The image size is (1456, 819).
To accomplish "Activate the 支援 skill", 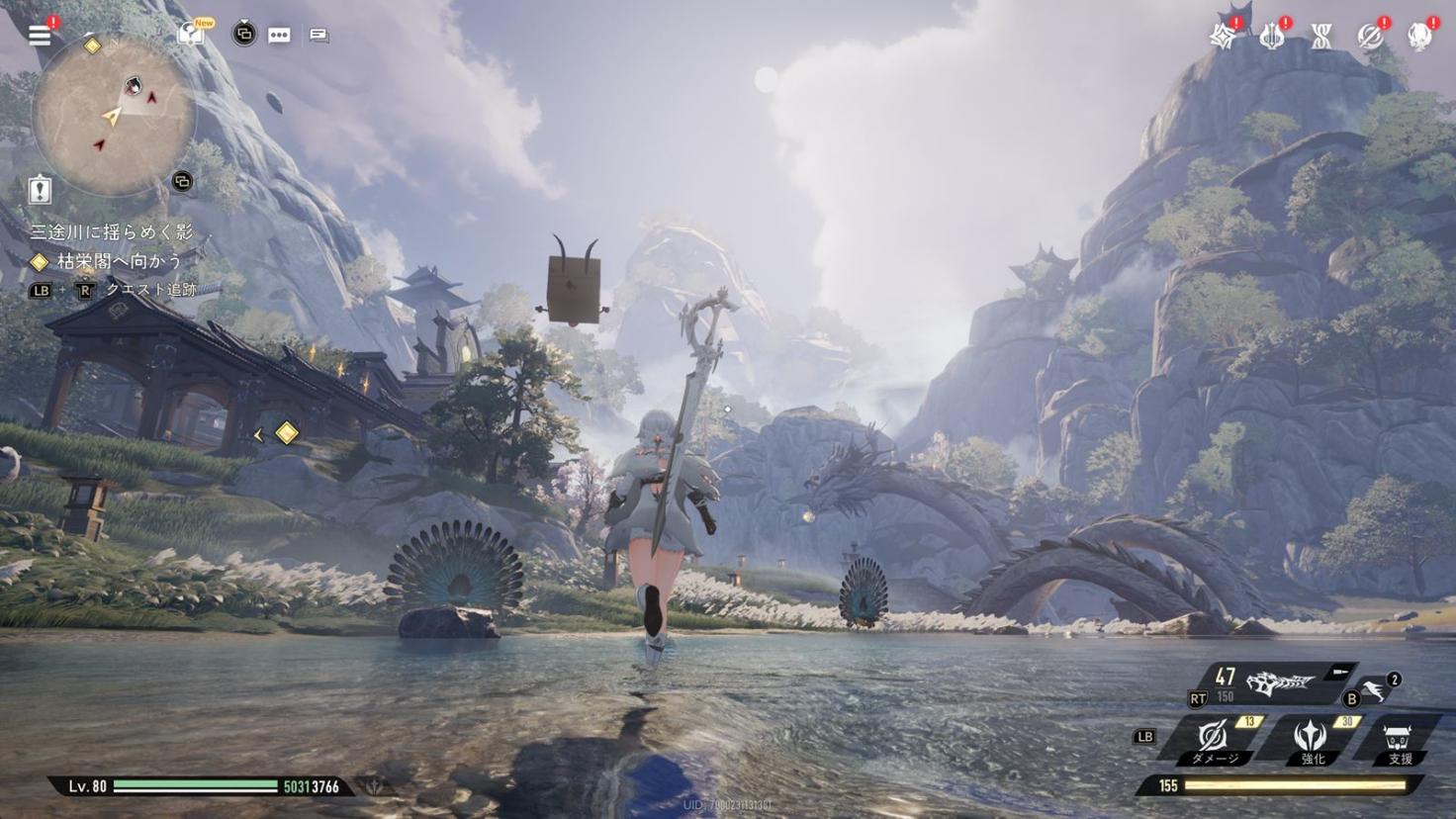I will point(1400,741).
